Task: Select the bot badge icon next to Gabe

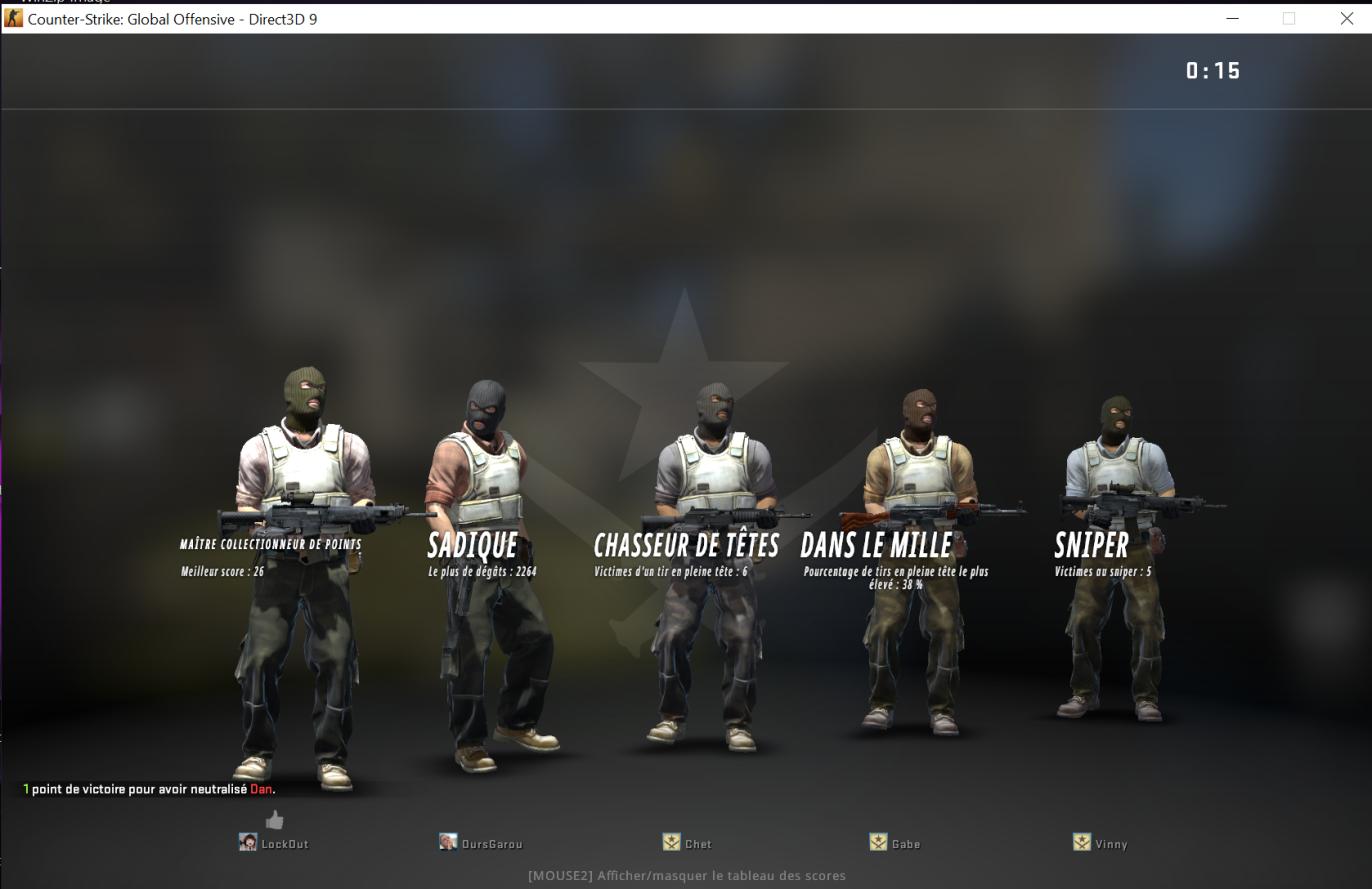Action: click(877, 841)
